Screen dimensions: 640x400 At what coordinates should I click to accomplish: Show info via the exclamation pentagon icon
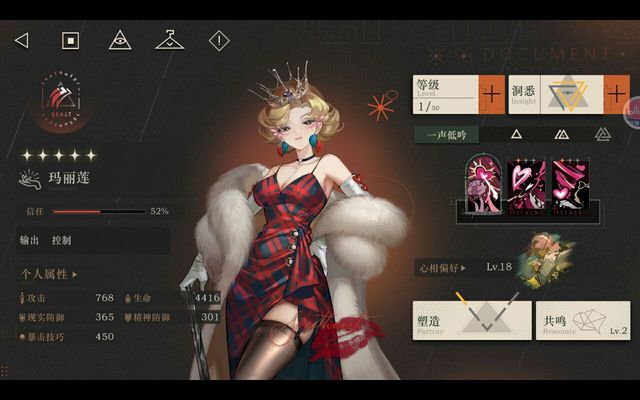click(x=219, y=40)
